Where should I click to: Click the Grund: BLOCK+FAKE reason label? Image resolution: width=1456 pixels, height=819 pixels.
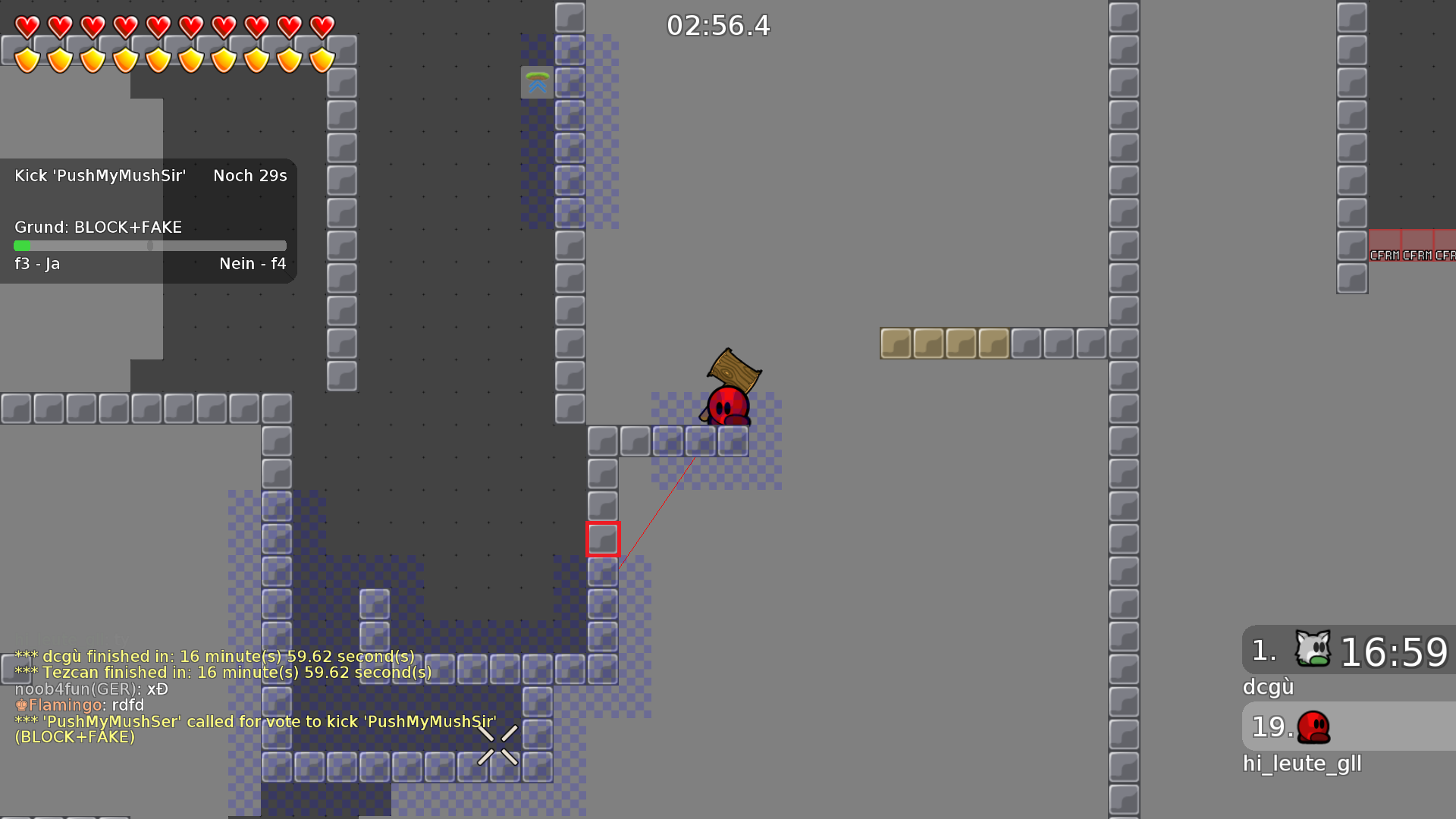pyautogui.click(x=98, y=227)
